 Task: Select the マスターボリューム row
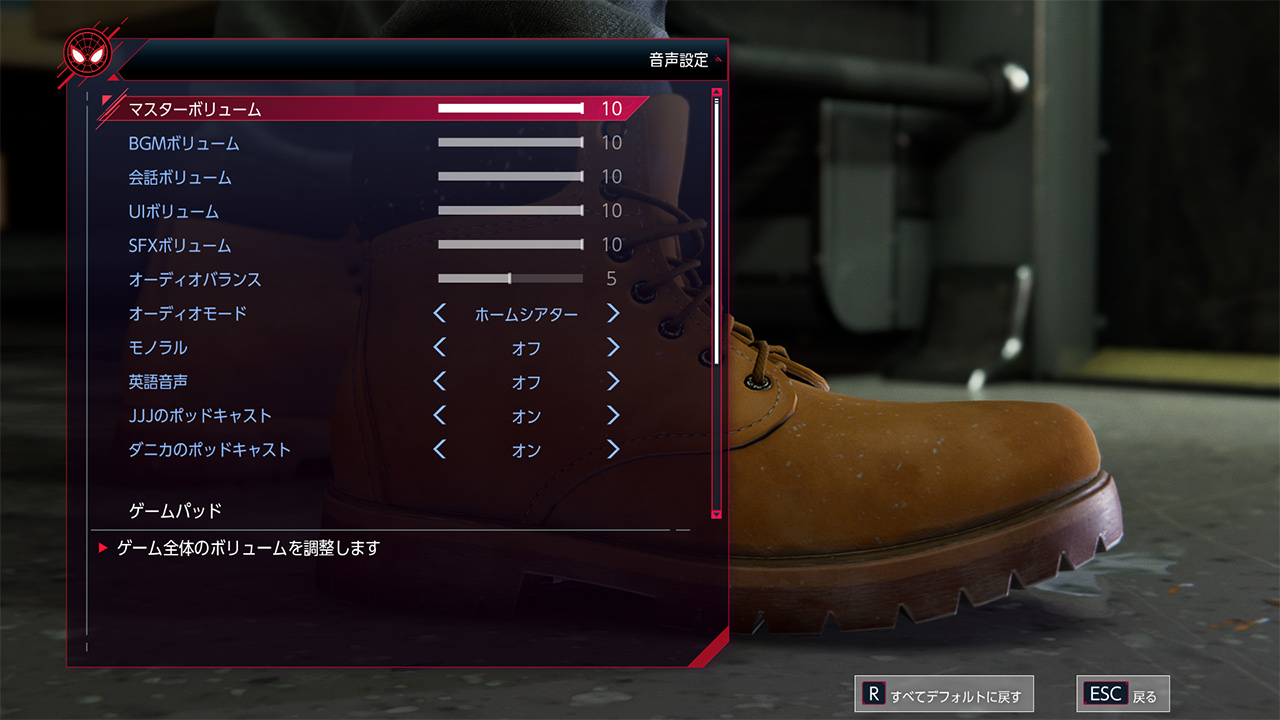click(x=195, y=109)
